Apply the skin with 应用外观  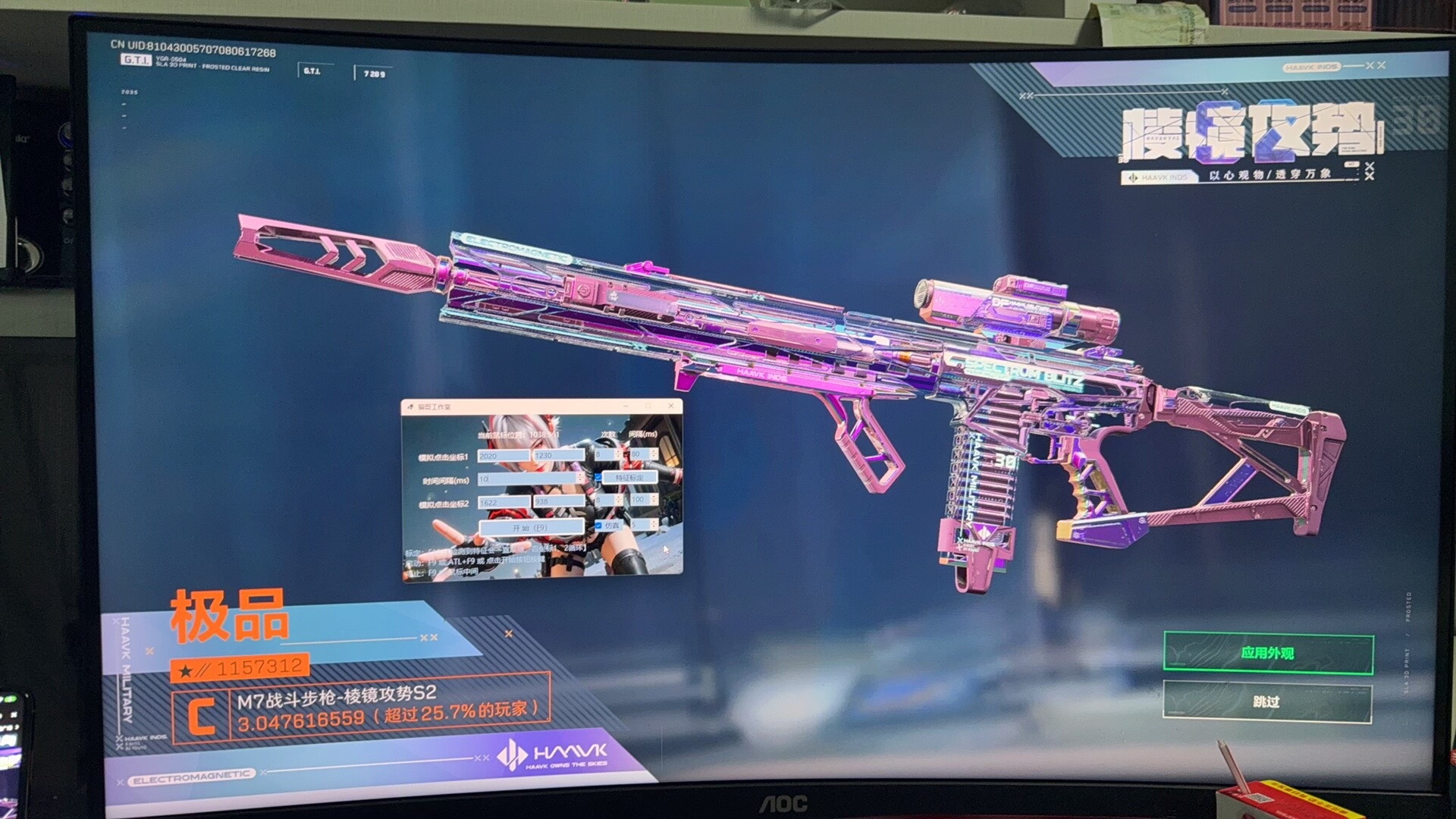tap(1268, 653)
